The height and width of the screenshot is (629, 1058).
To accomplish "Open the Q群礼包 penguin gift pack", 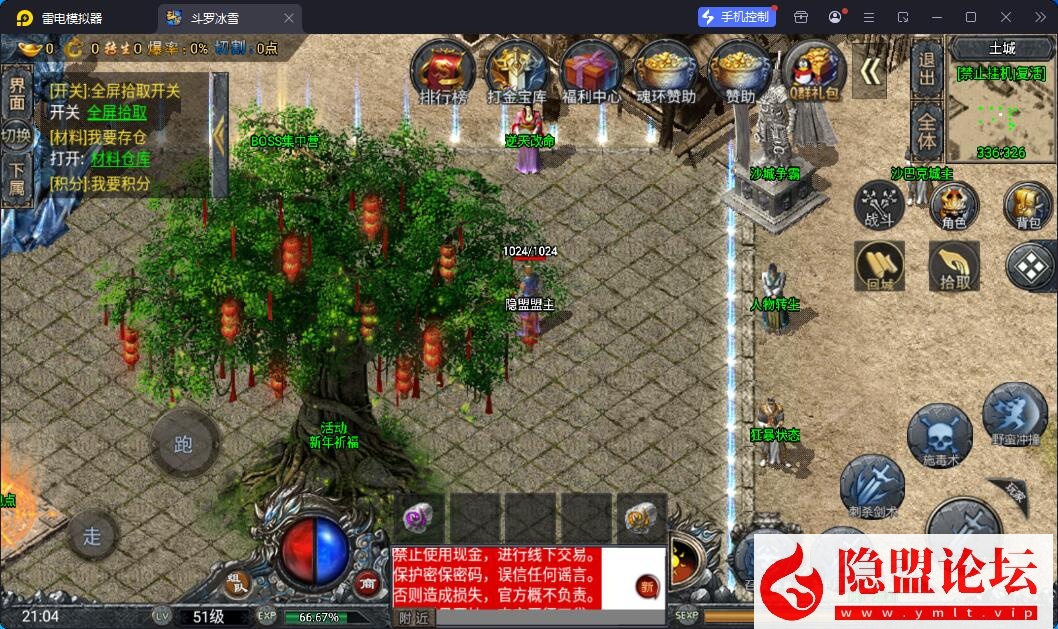I will point(813,70).
